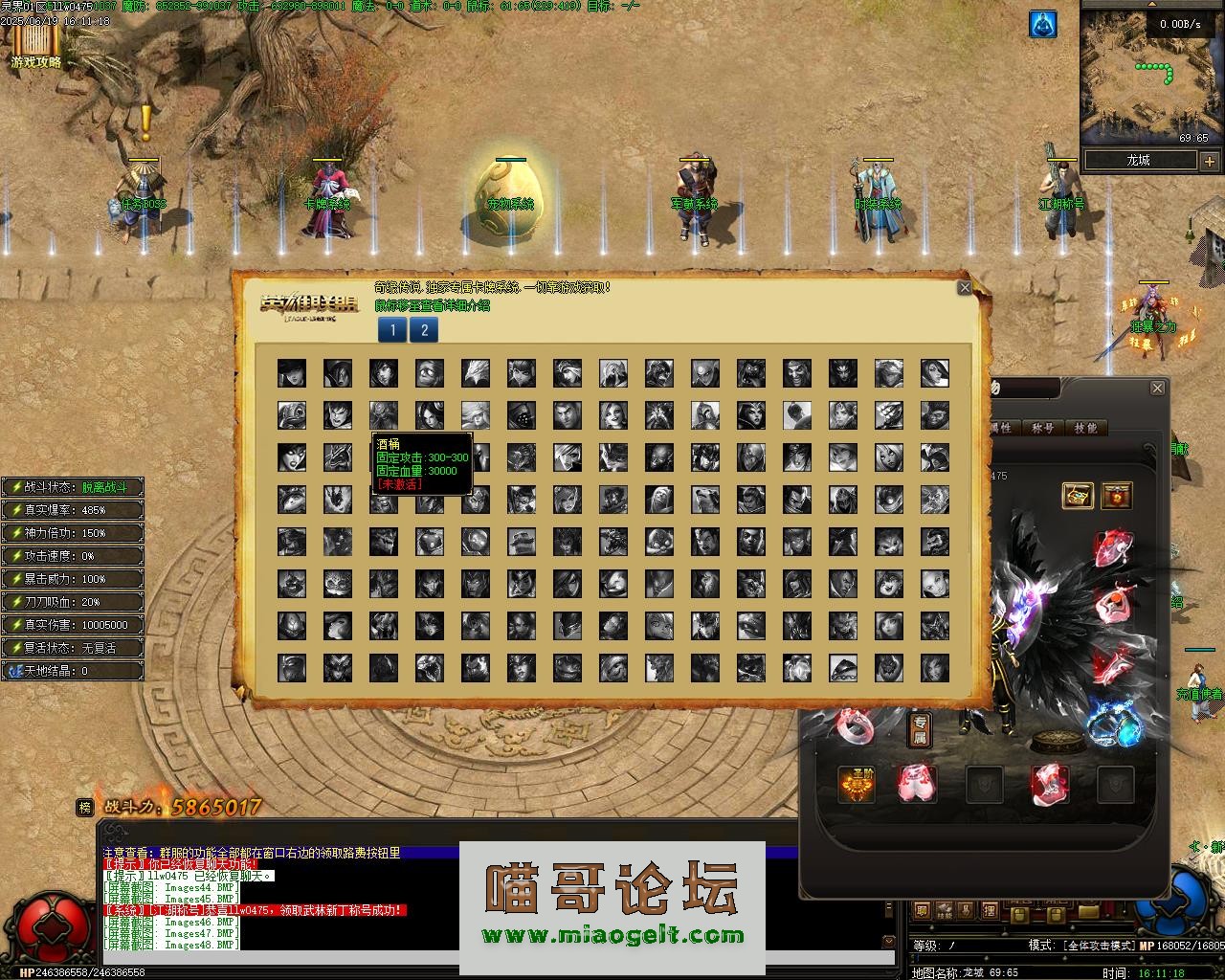Open the 游戏攻略 game guide

tap(36, 46)
